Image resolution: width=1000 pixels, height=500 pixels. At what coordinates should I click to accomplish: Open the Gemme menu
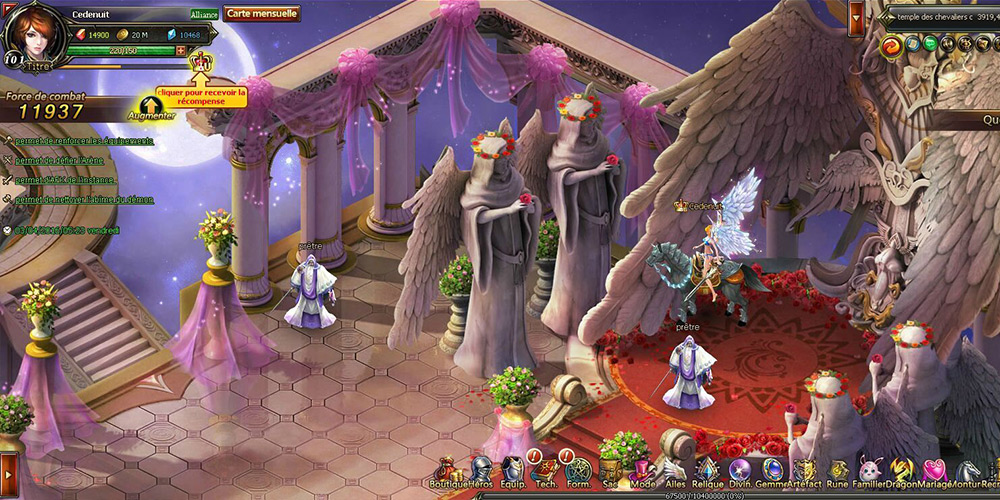(772, 471)
